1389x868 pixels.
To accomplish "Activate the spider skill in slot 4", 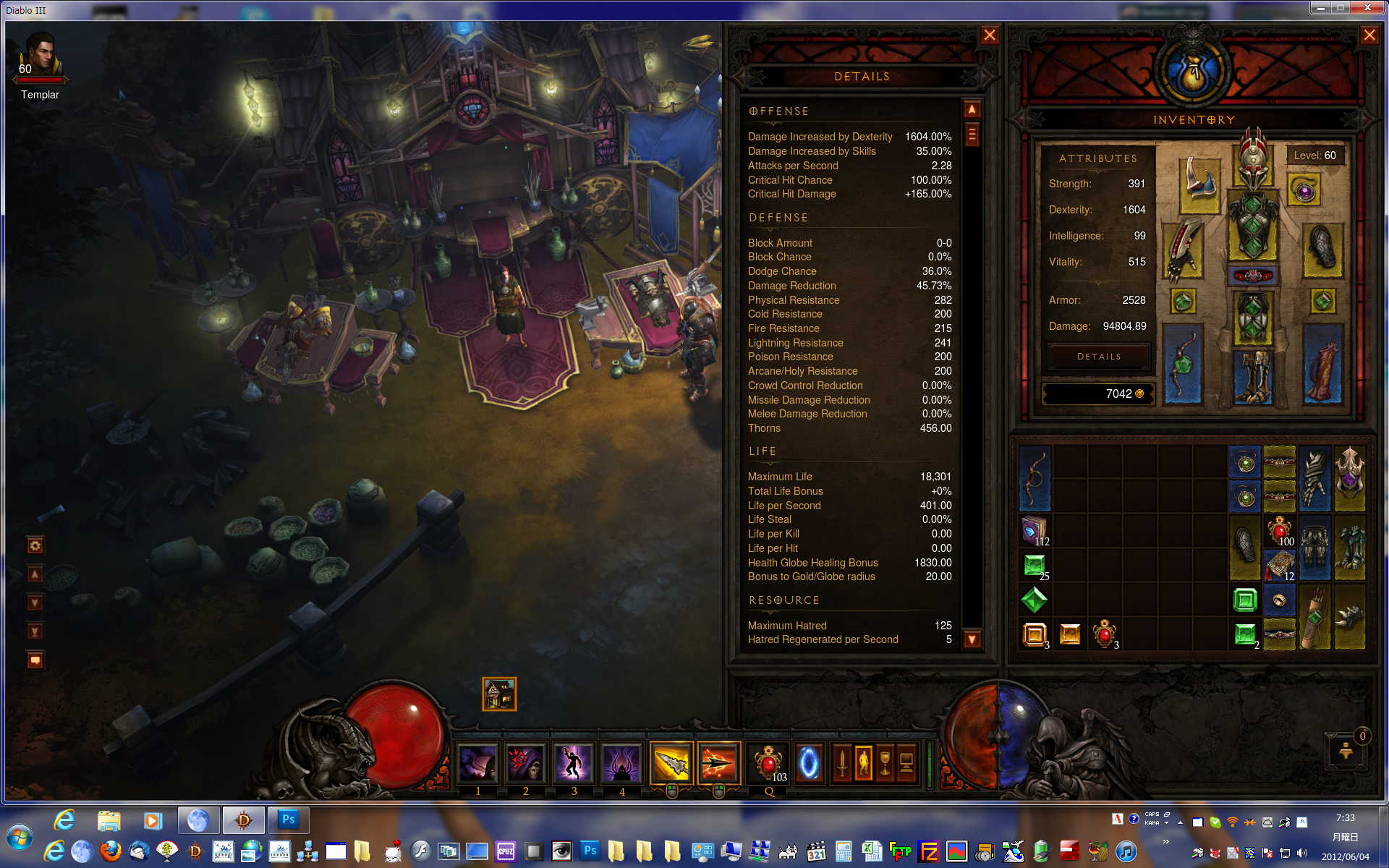I will (621, 763).
